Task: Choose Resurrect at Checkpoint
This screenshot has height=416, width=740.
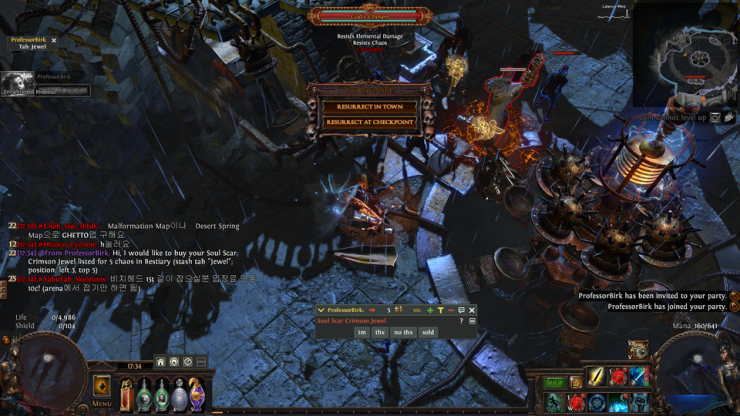Action: click(369, 122)
